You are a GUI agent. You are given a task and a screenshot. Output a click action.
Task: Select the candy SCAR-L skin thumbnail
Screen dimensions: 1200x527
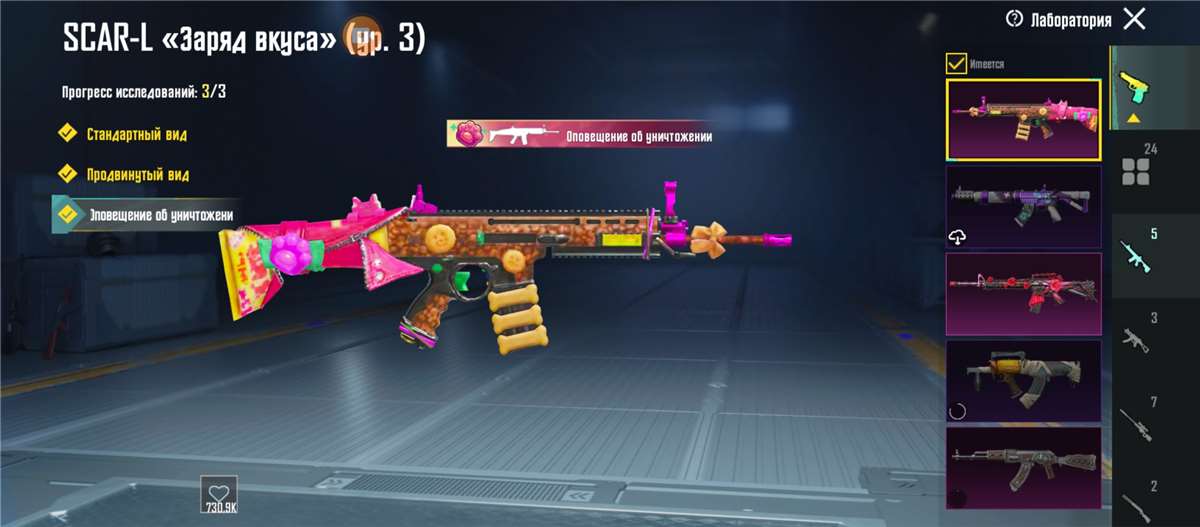coord(1023,119)
